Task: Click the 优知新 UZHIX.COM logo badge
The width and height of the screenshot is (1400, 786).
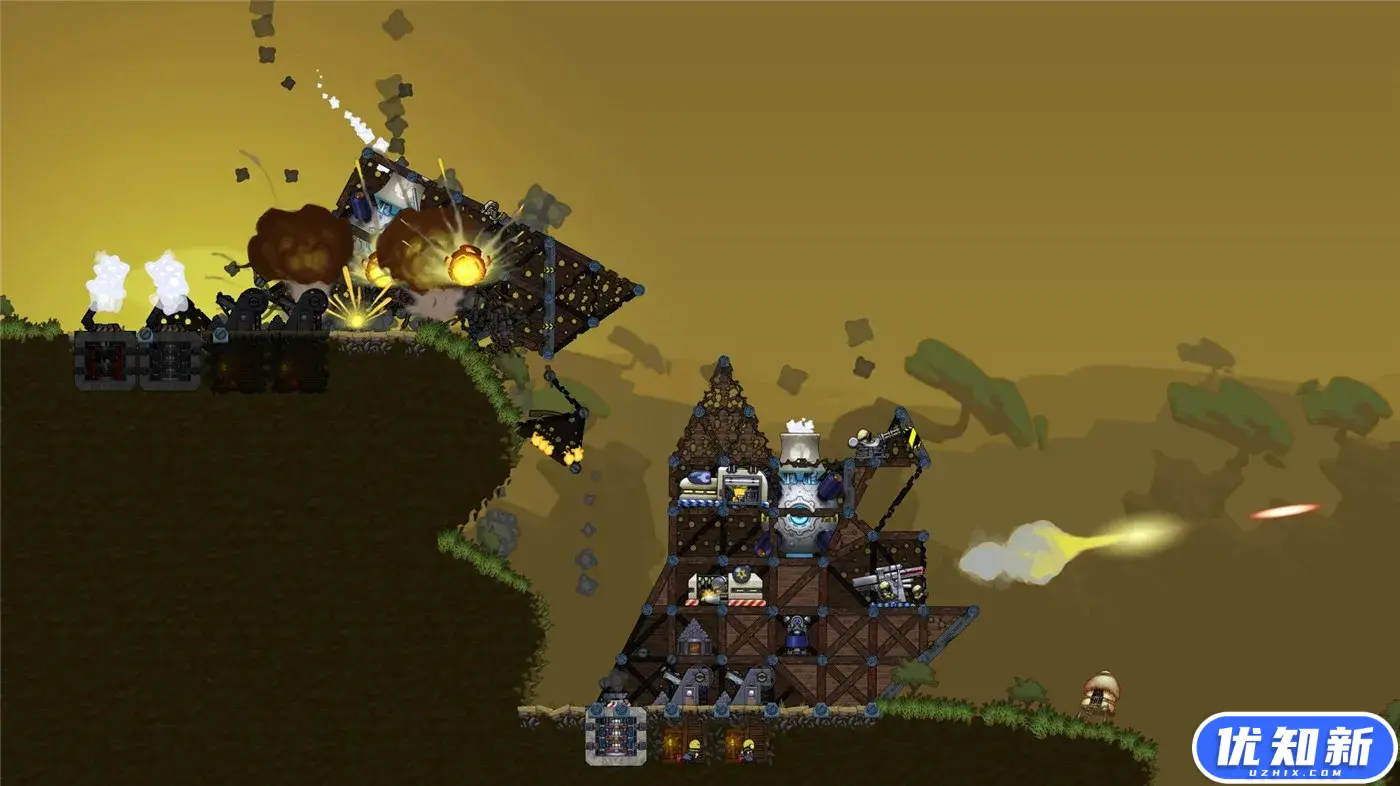Action: (x=1293, y=747)
